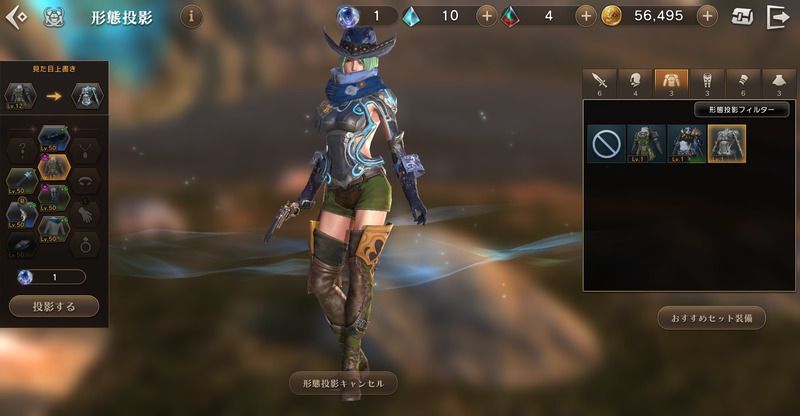Choose the no-appearance slashed circle option

pos(605,144)
